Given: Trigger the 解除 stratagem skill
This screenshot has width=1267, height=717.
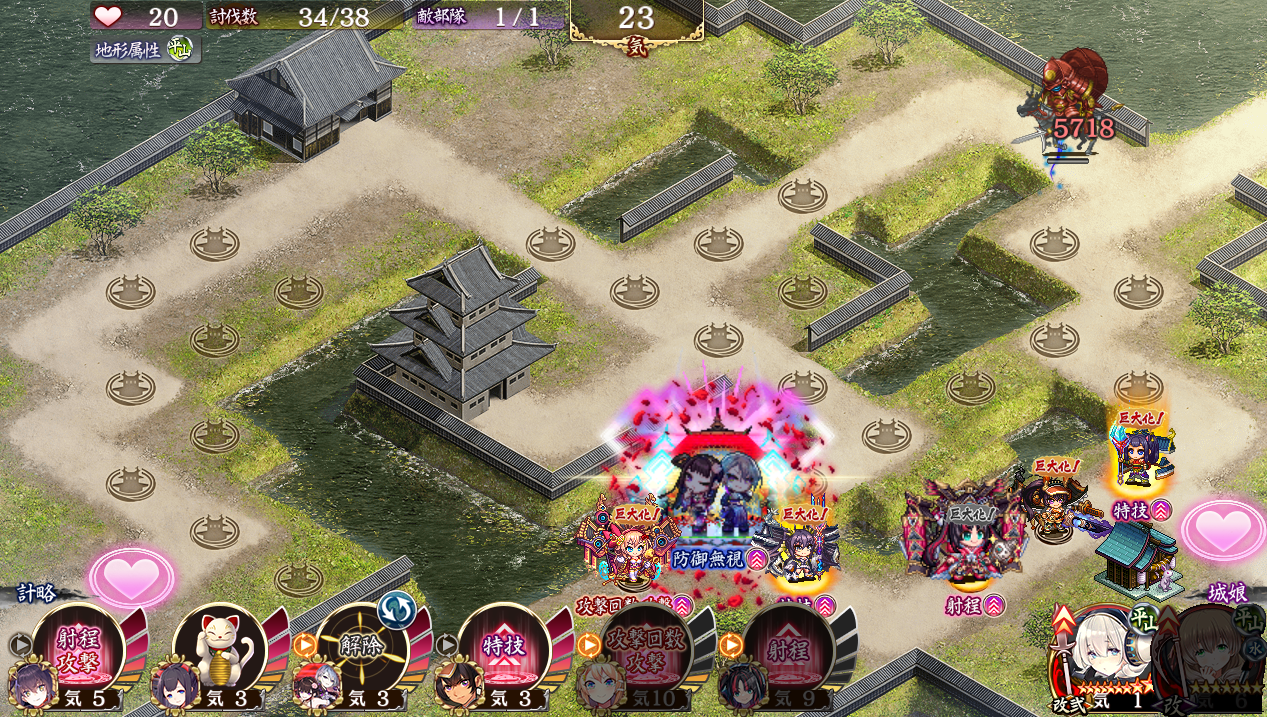Looking at the screenshot, I should click(362, 647).
